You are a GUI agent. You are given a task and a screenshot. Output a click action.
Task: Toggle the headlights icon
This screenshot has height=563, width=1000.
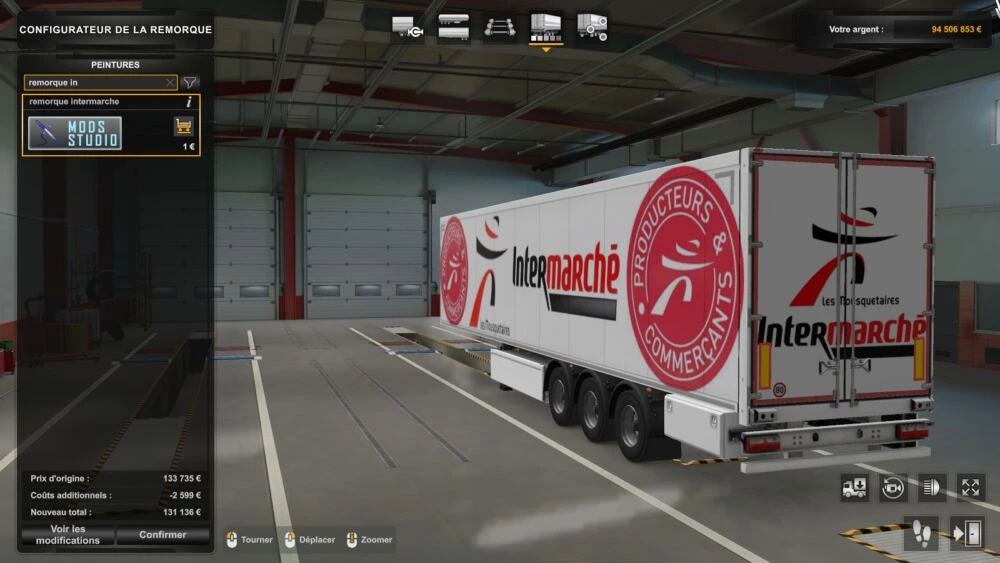(932, 488)
